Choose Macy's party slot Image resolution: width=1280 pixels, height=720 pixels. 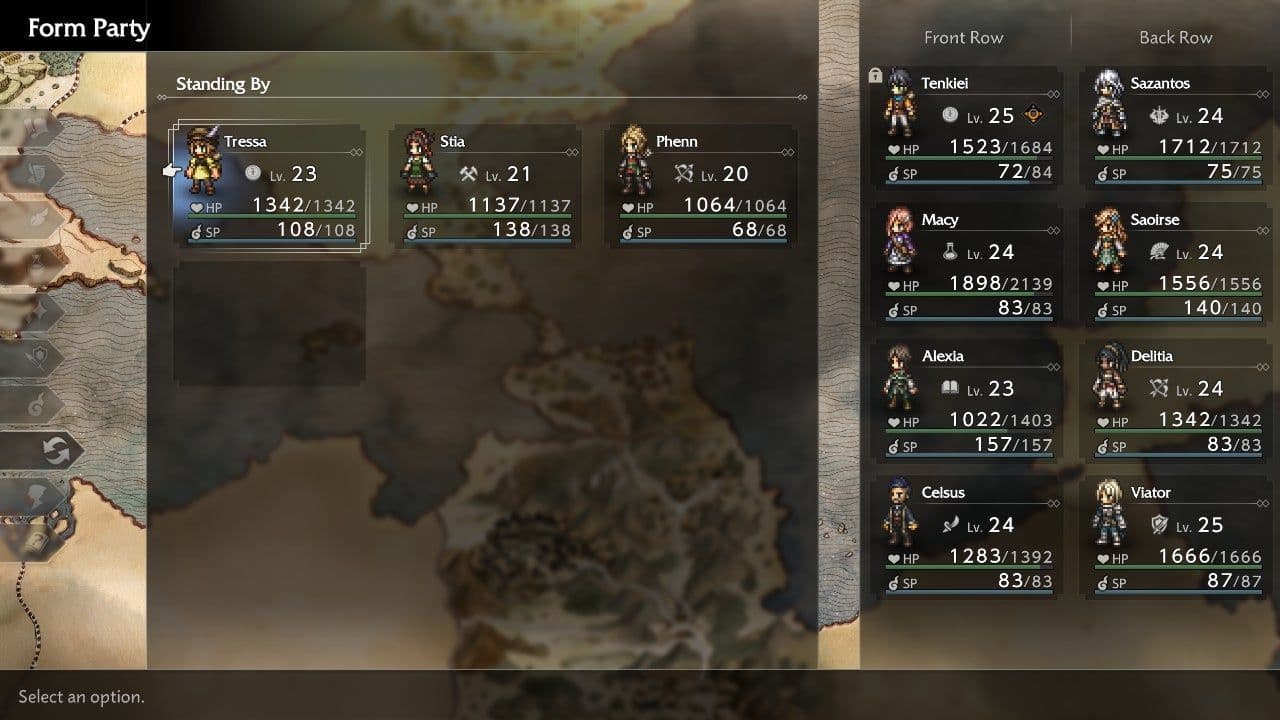968,265
